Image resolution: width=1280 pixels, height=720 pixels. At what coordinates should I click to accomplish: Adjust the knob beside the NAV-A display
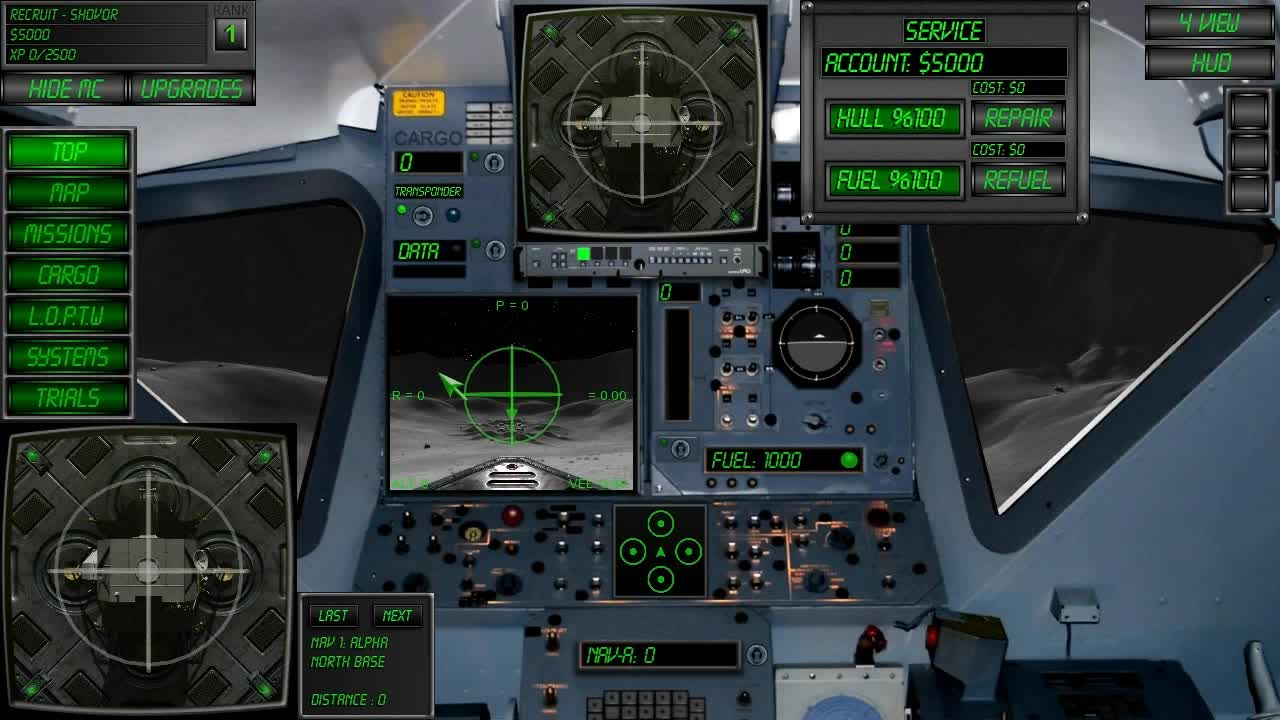(x=757, y=653)
